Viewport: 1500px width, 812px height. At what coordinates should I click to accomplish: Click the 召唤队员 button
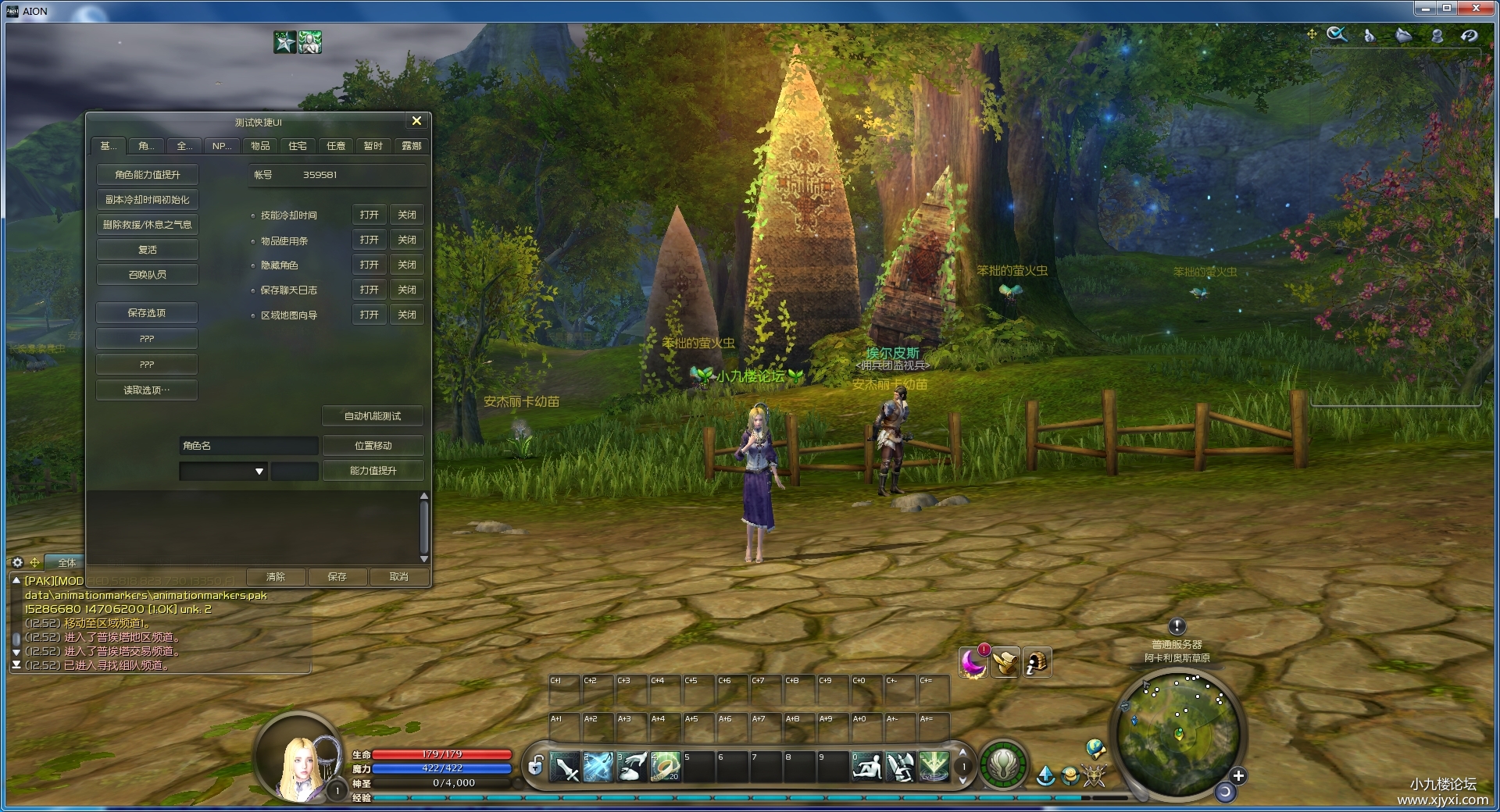click(147, 275)
